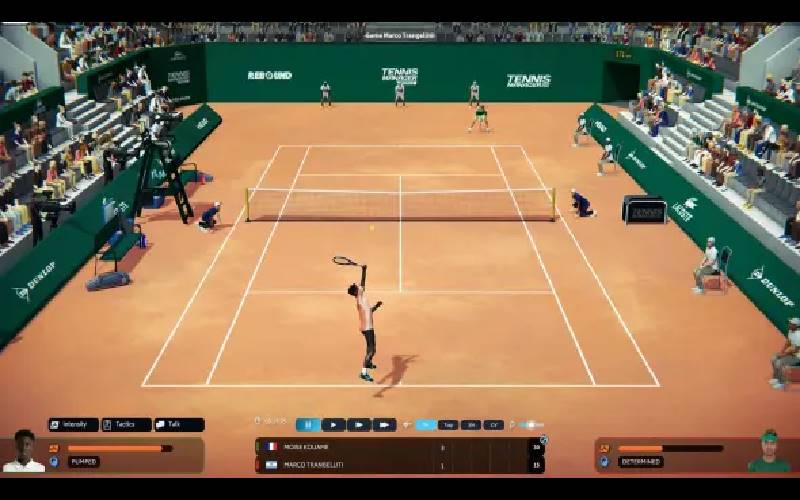Viewport: 800px width, 500px height.
Task: Open the Talk option
Action: [179, 425]
